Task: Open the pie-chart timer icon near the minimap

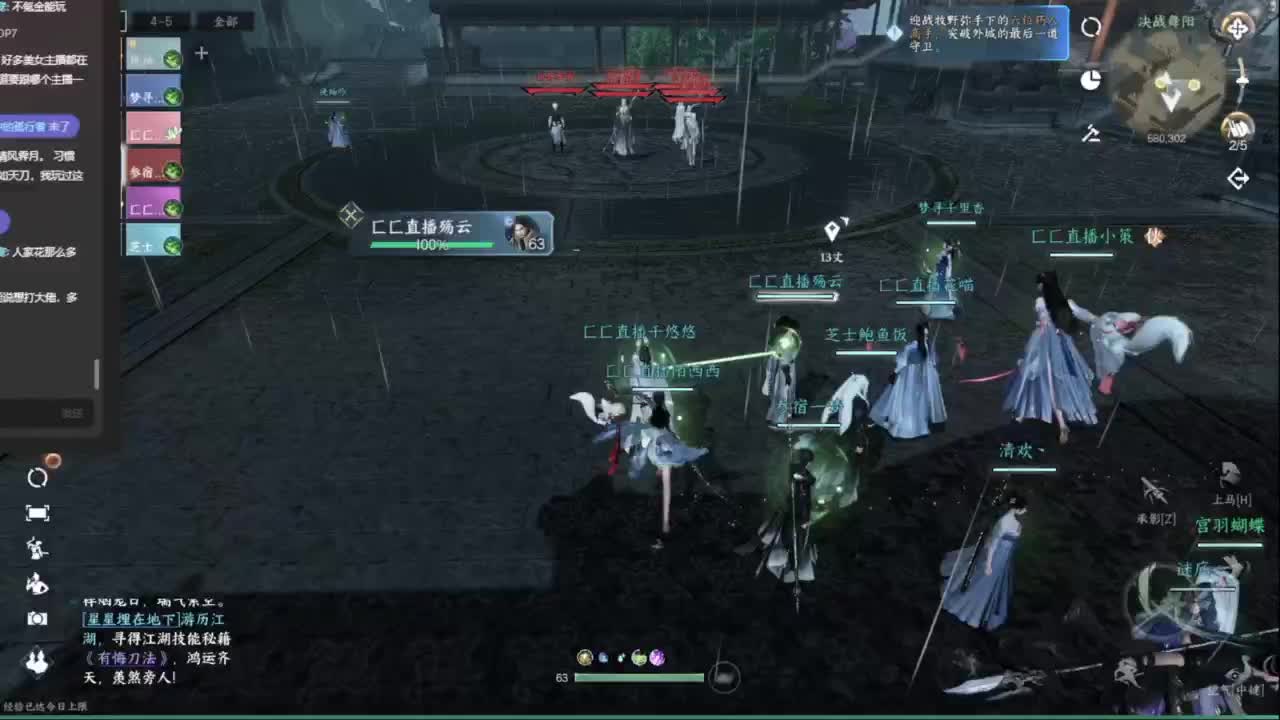Action: click(x=1092, y=79)
